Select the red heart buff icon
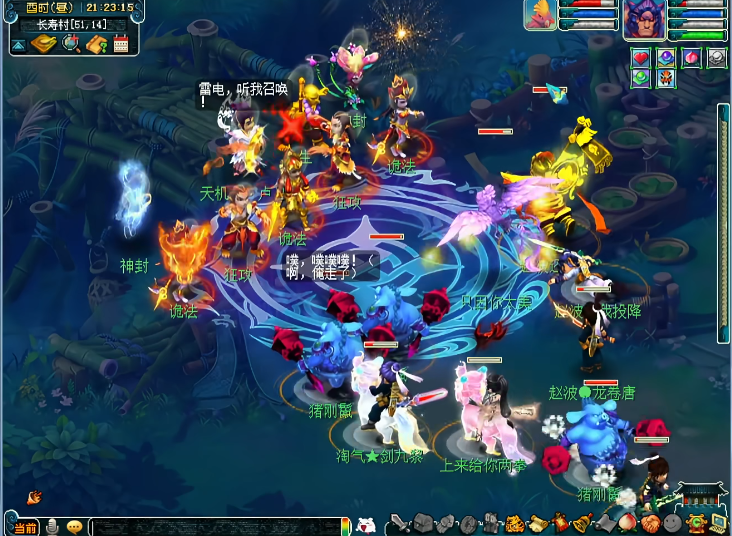The width and height of the screenshot is (732, 536). (x=640, y=58)
